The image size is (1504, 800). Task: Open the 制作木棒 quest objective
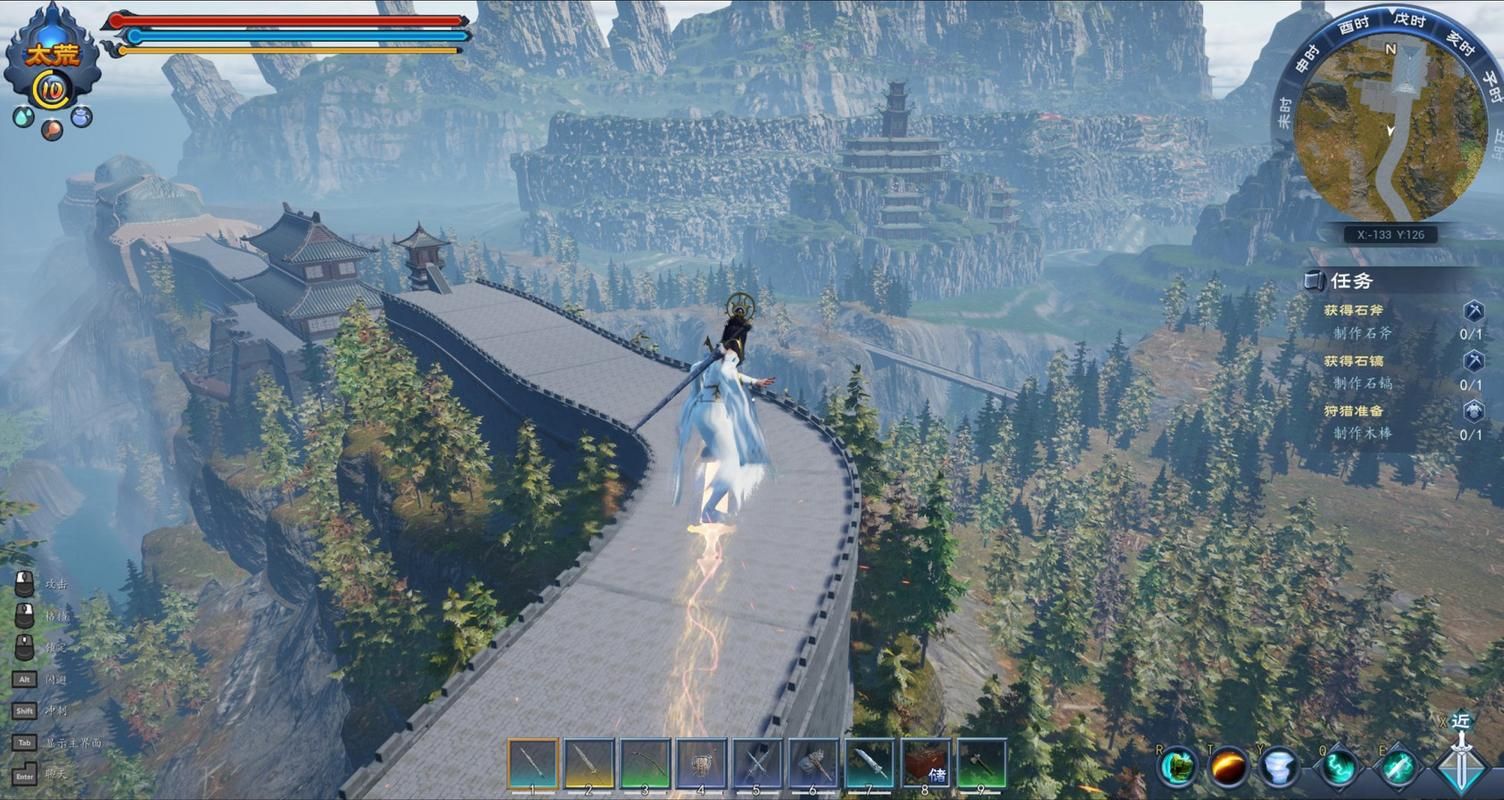(x=1364, y=431)
